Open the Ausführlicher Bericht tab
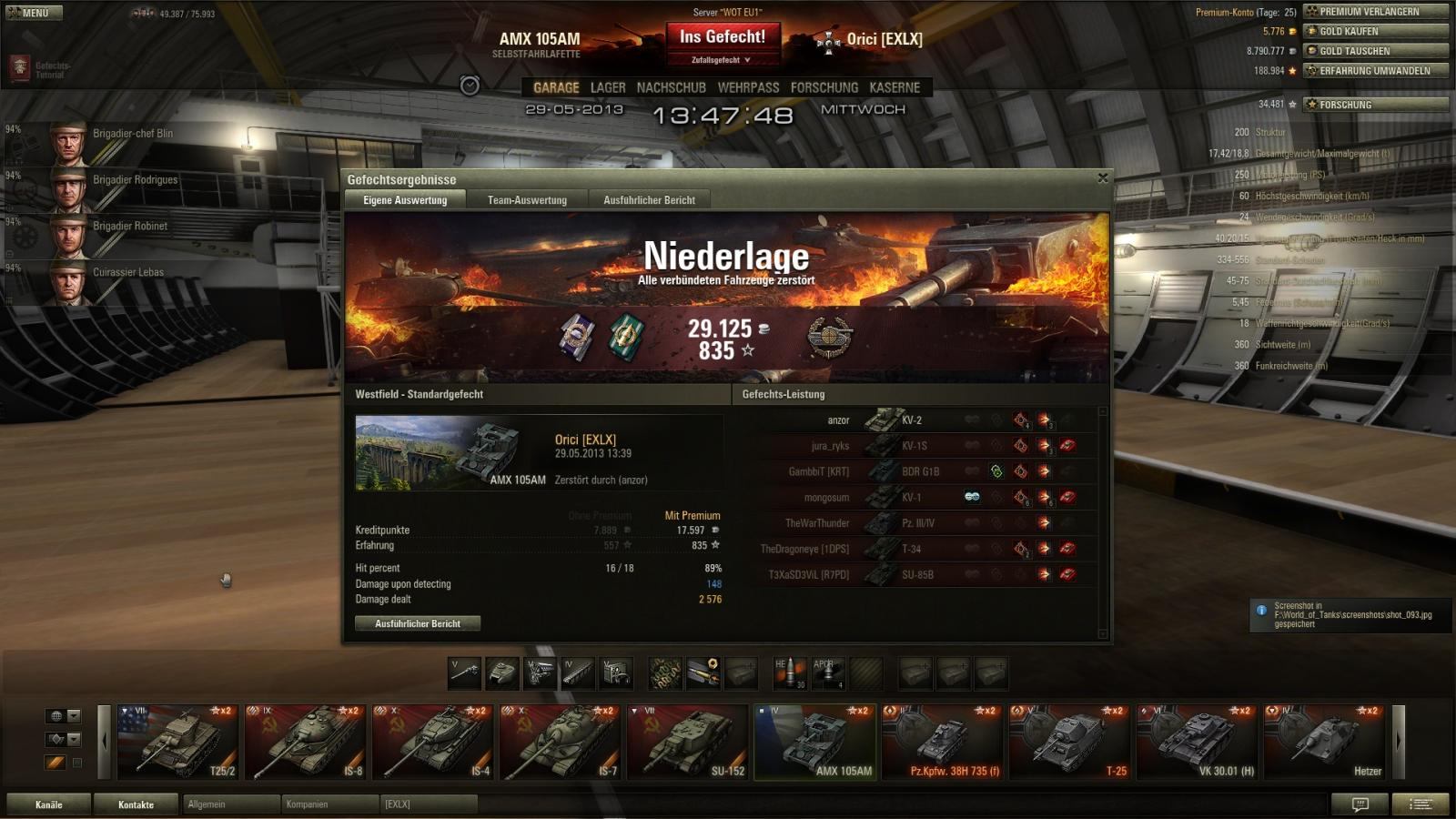This screenshot has width=1456, height=819. coord(649,200)
